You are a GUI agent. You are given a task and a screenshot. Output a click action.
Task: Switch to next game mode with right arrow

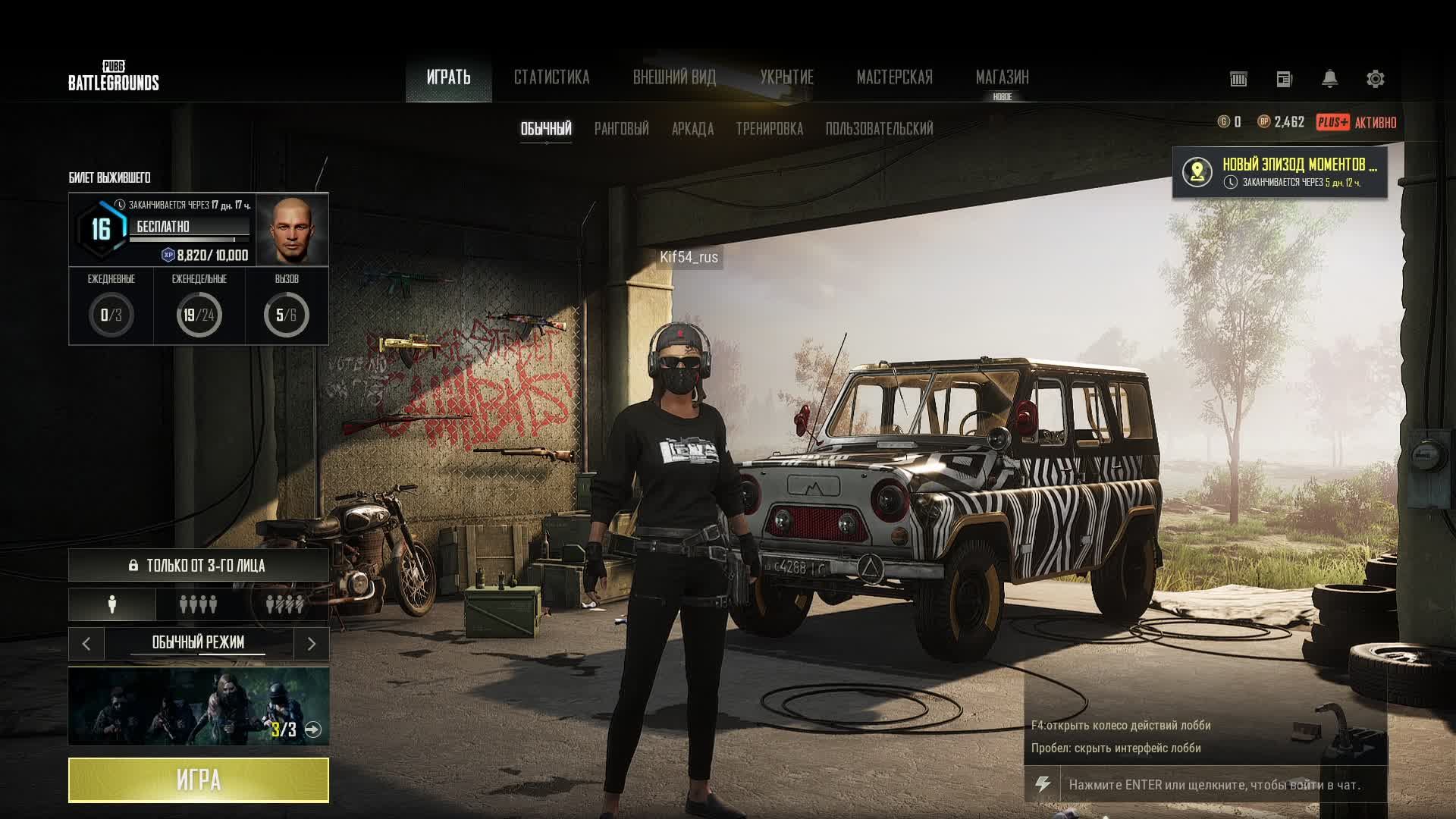(x=311, y=644)
